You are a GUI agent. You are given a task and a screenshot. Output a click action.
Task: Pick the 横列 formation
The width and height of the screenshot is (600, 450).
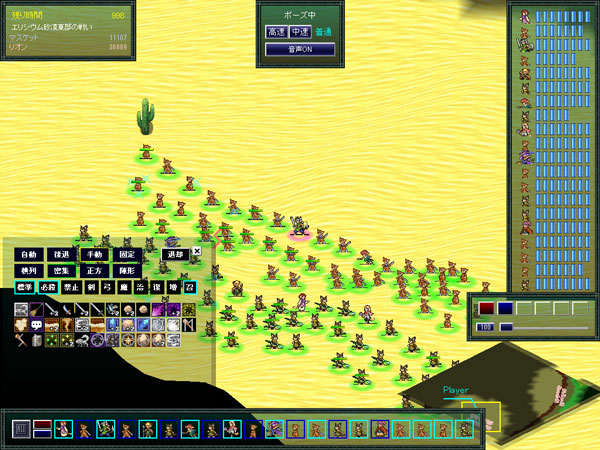click(29, 271)
